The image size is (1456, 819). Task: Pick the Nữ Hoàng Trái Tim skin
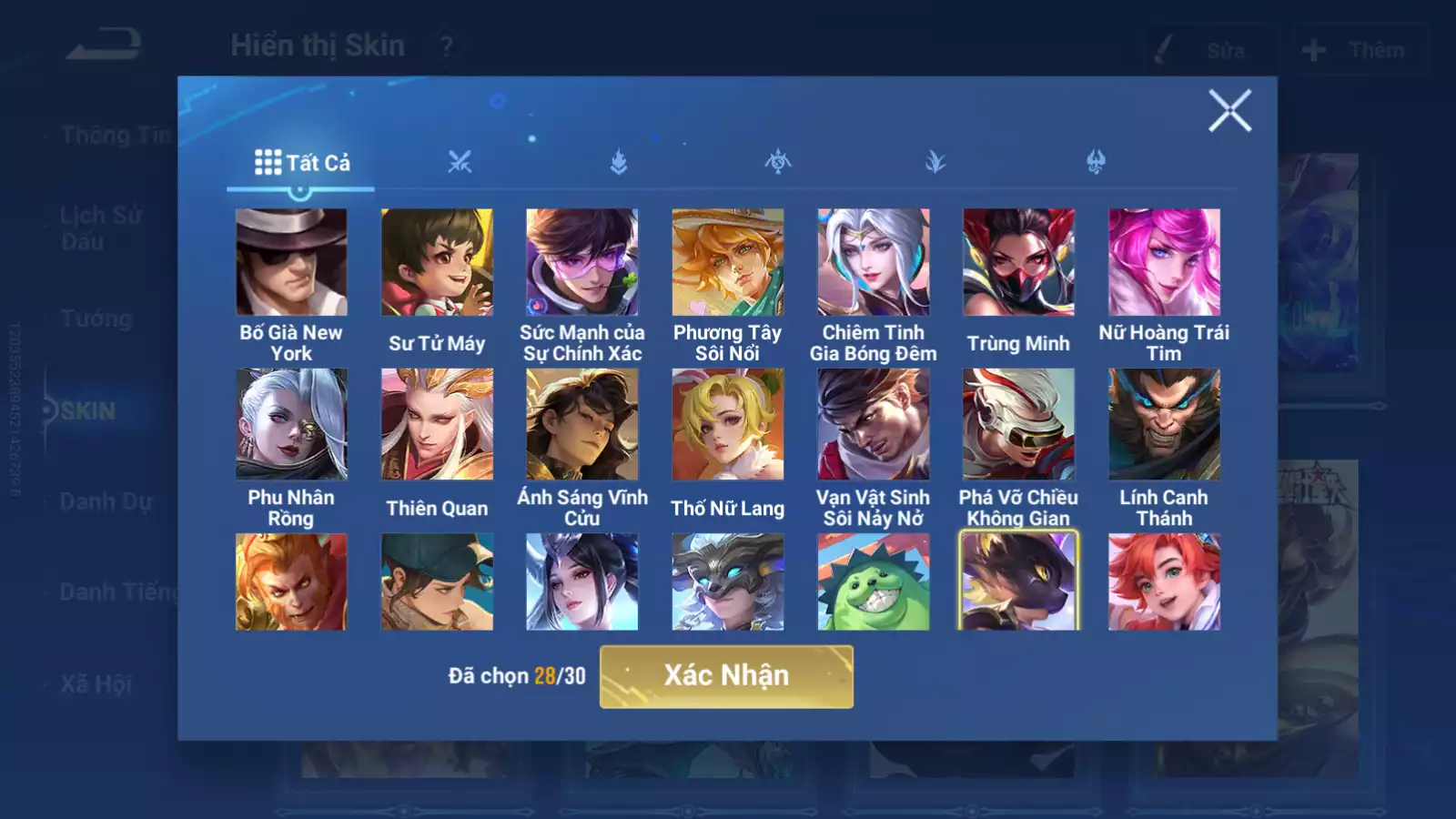1164,262
